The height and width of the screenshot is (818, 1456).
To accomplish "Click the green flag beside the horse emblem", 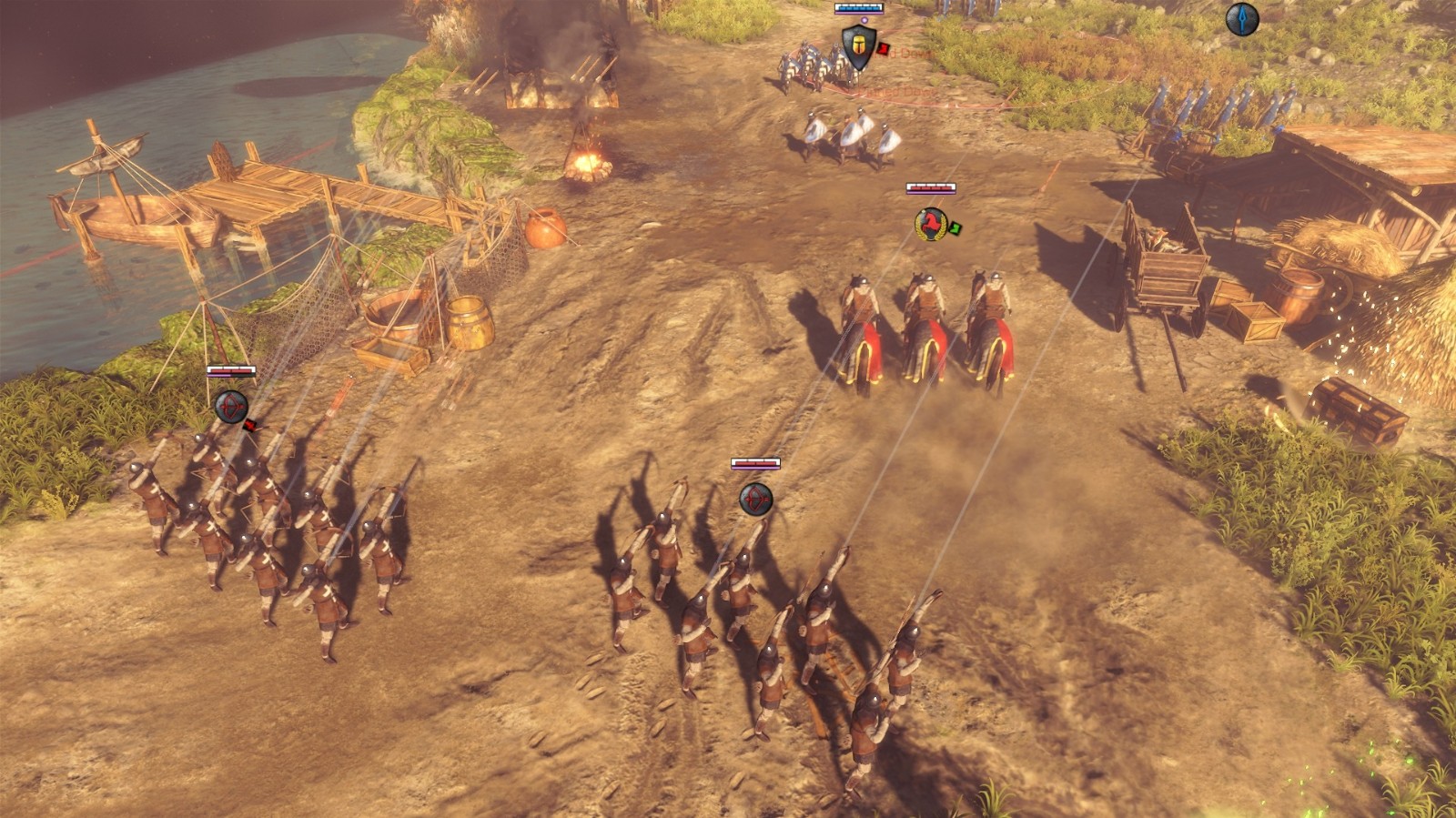I will (x=955, y=228).
